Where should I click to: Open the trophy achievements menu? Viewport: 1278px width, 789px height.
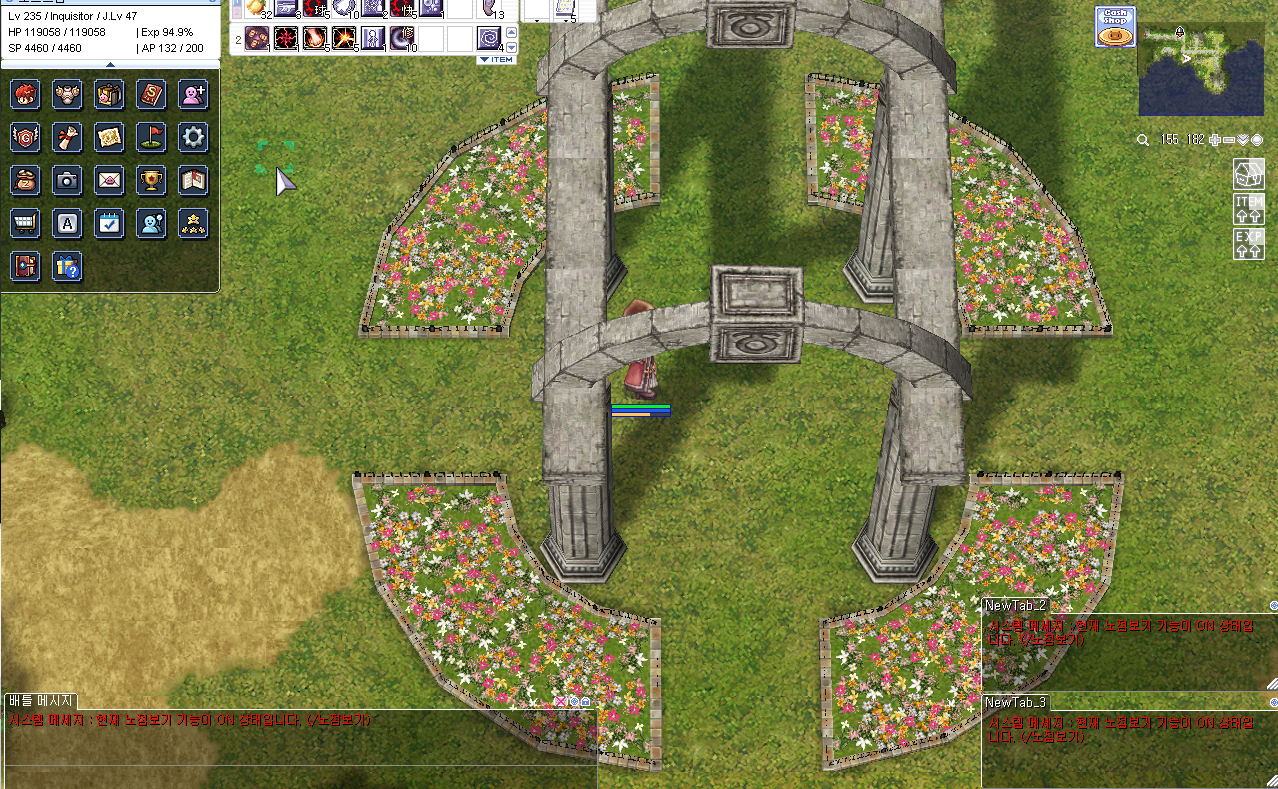tap(150, 180)
